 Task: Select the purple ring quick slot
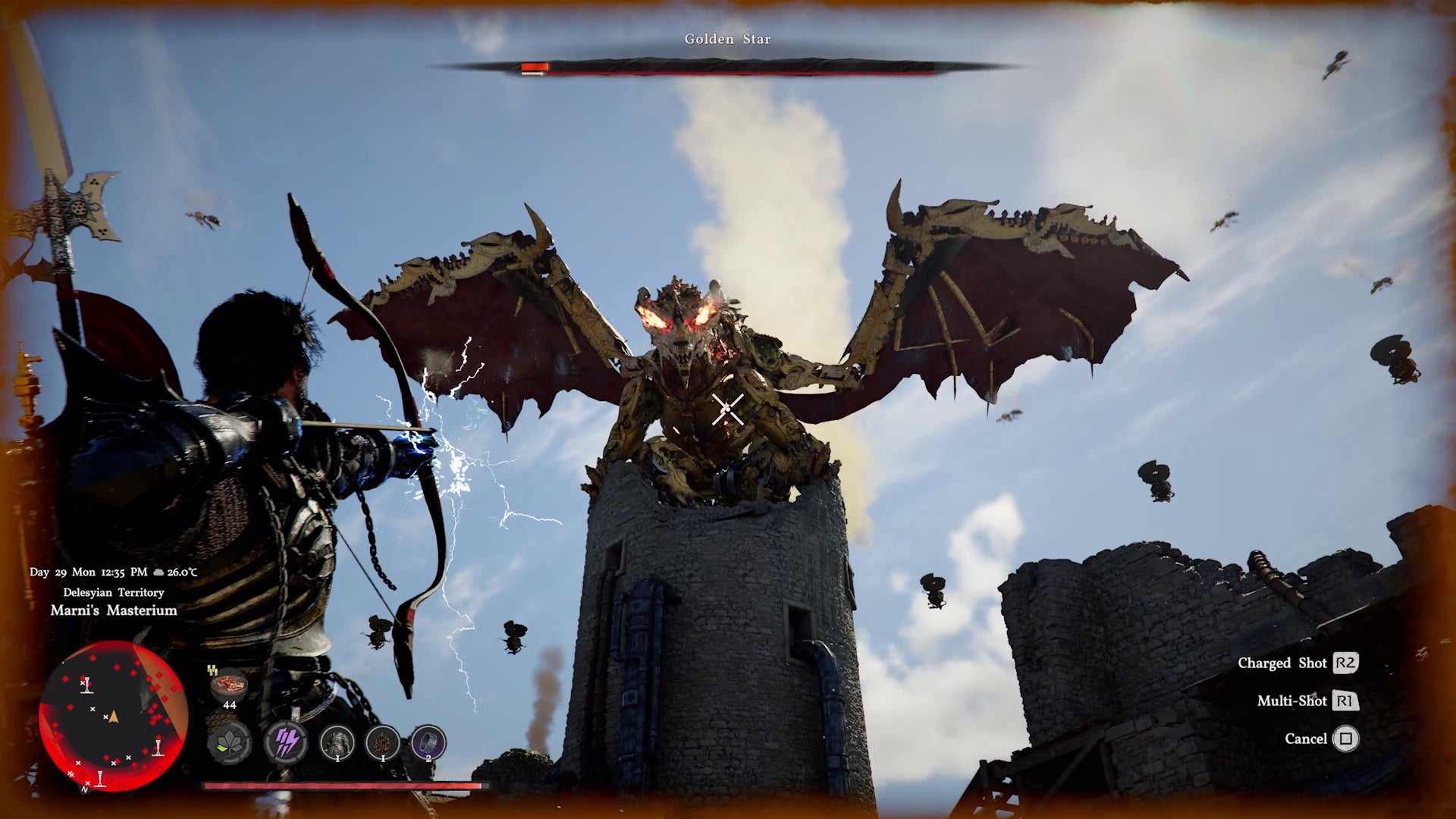point(428,742)
